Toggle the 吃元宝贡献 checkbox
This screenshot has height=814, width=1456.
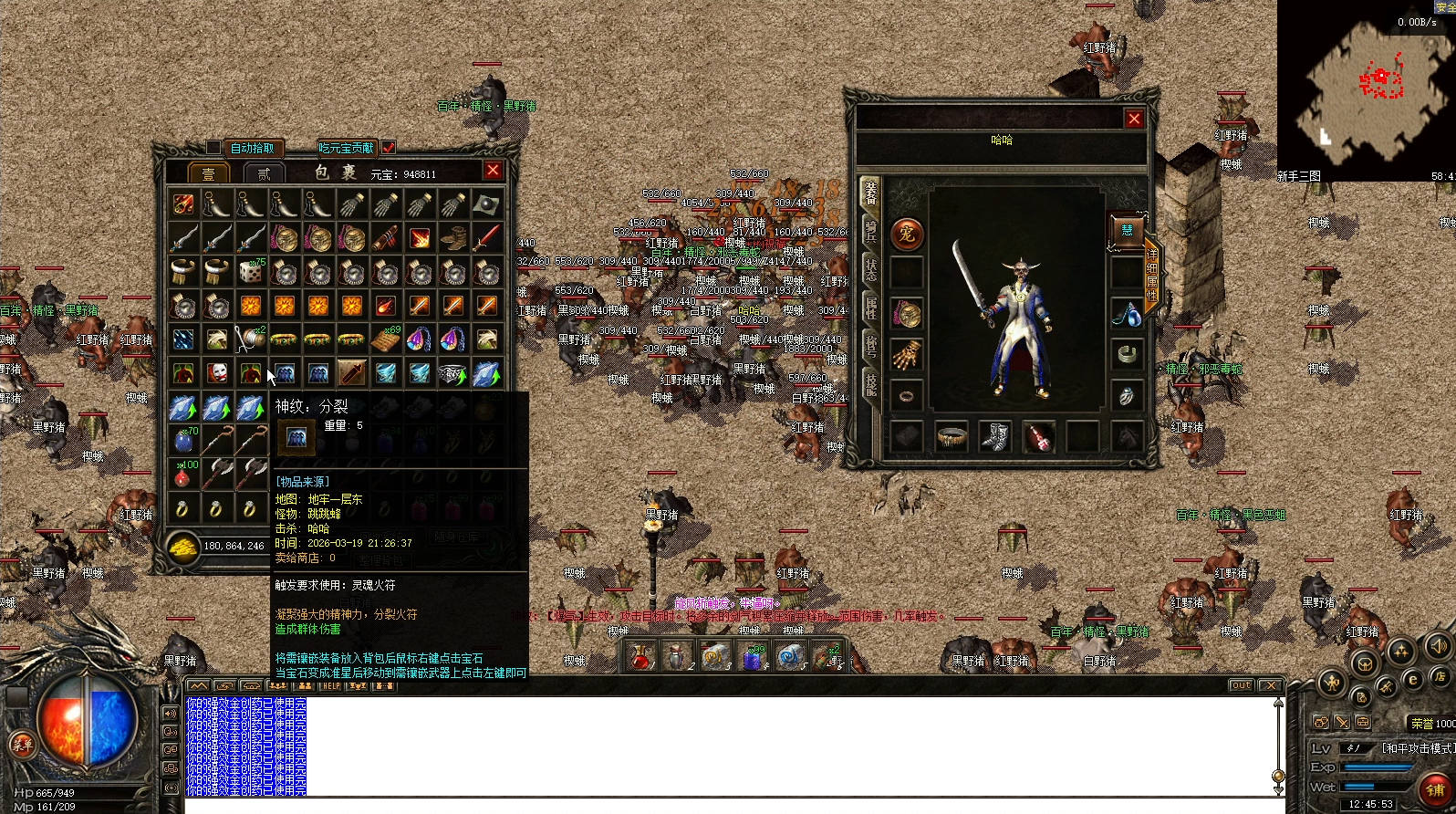(x=389, y=147)
